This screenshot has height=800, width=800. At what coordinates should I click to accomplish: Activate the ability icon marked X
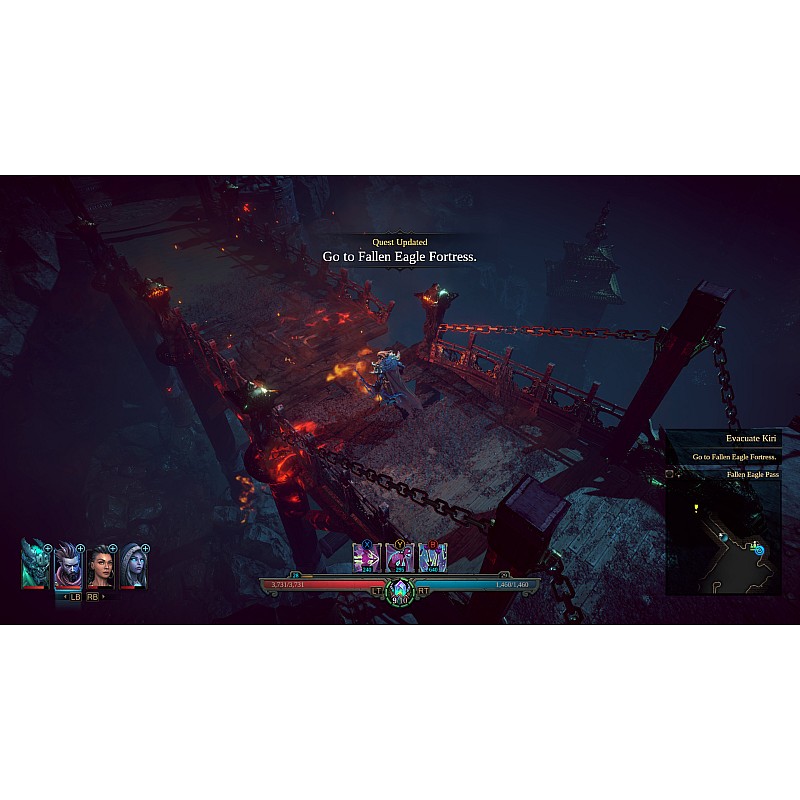point(367,558)
